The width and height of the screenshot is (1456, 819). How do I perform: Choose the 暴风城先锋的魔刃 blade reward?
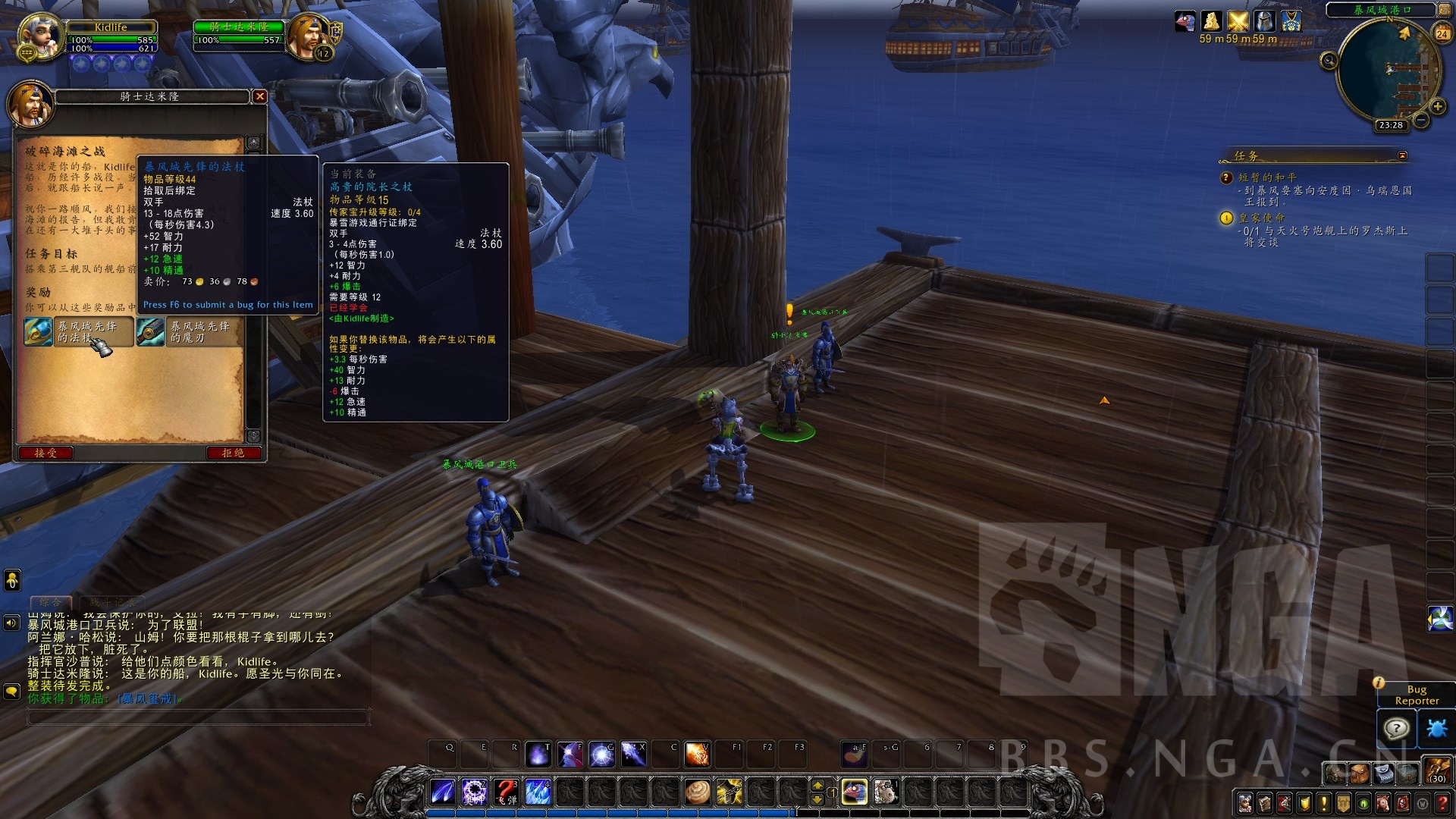pos(150,332)
